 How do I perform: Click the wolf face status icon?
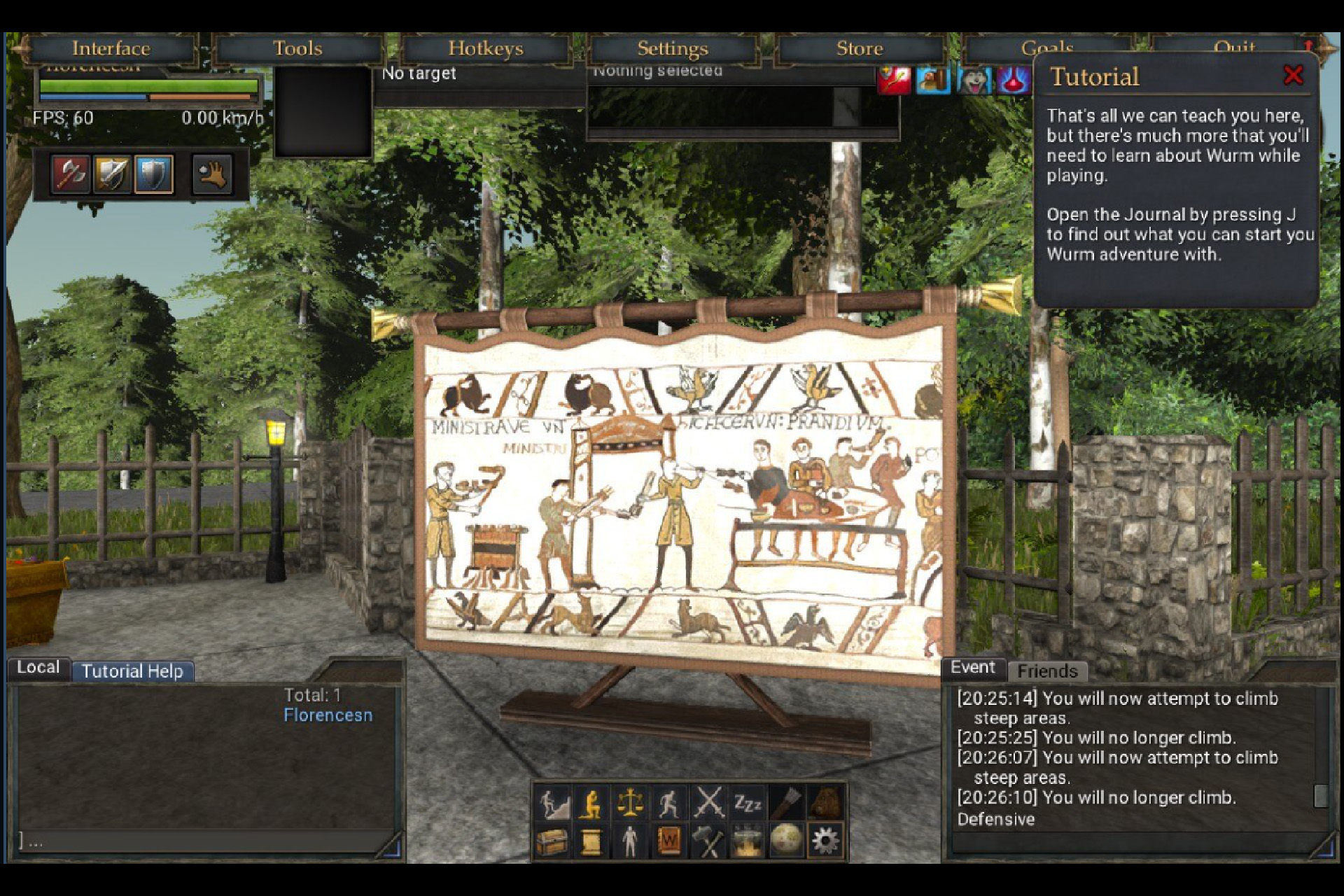(x=974, y=80)
